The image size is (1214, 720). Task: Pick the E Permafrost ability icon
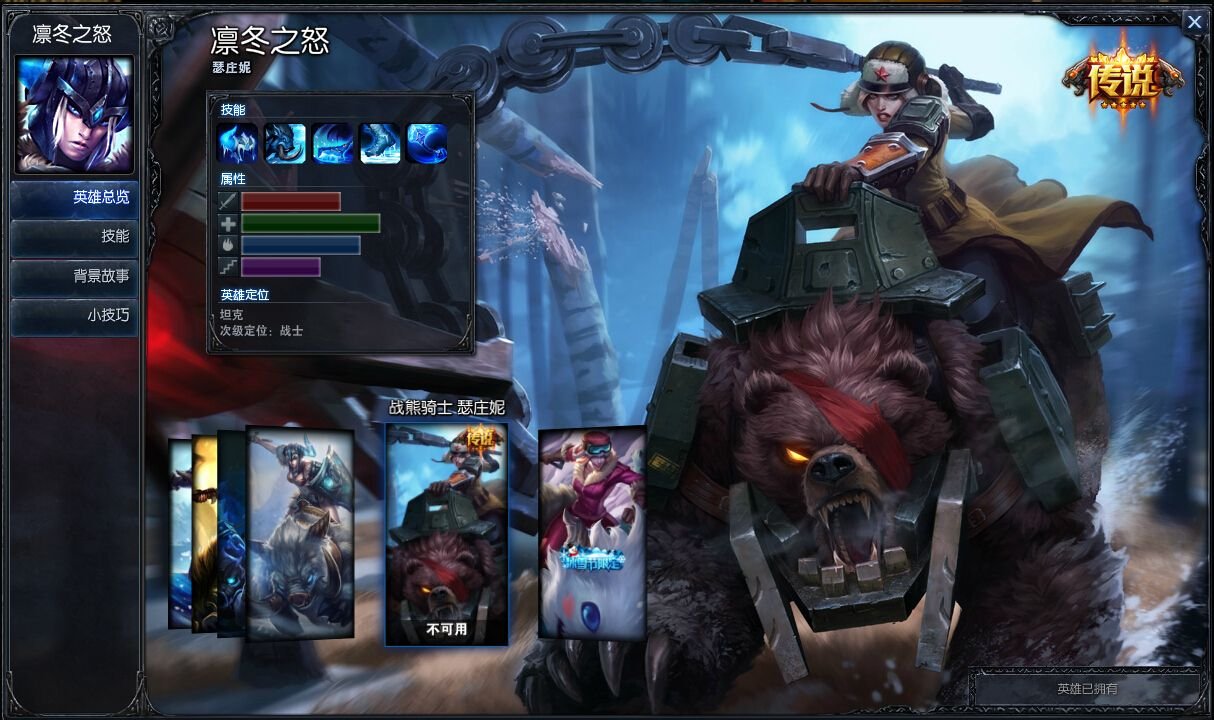coord(380,144)
